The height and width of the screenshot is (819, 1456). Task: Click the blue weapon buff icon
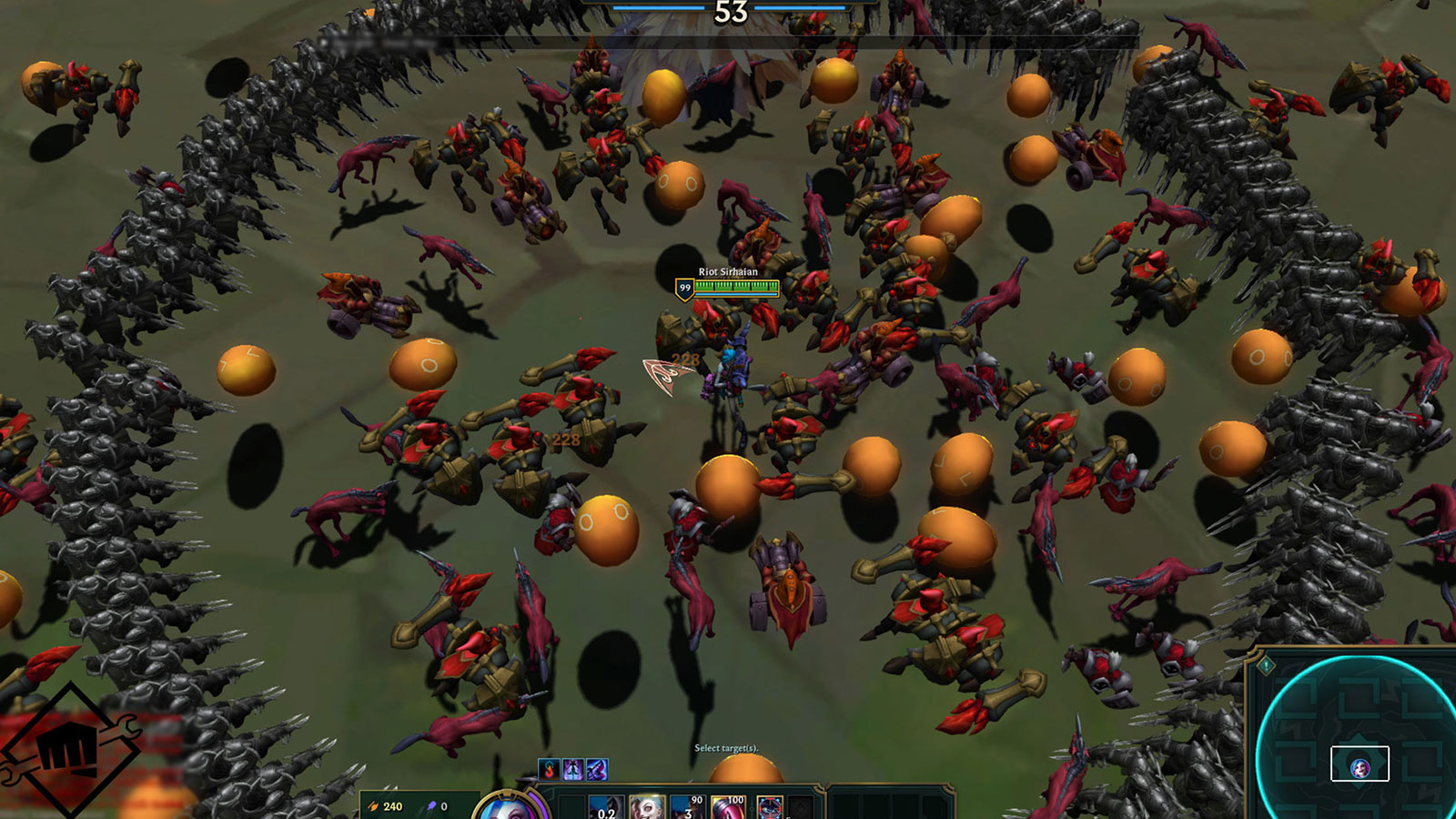point(596,770)
